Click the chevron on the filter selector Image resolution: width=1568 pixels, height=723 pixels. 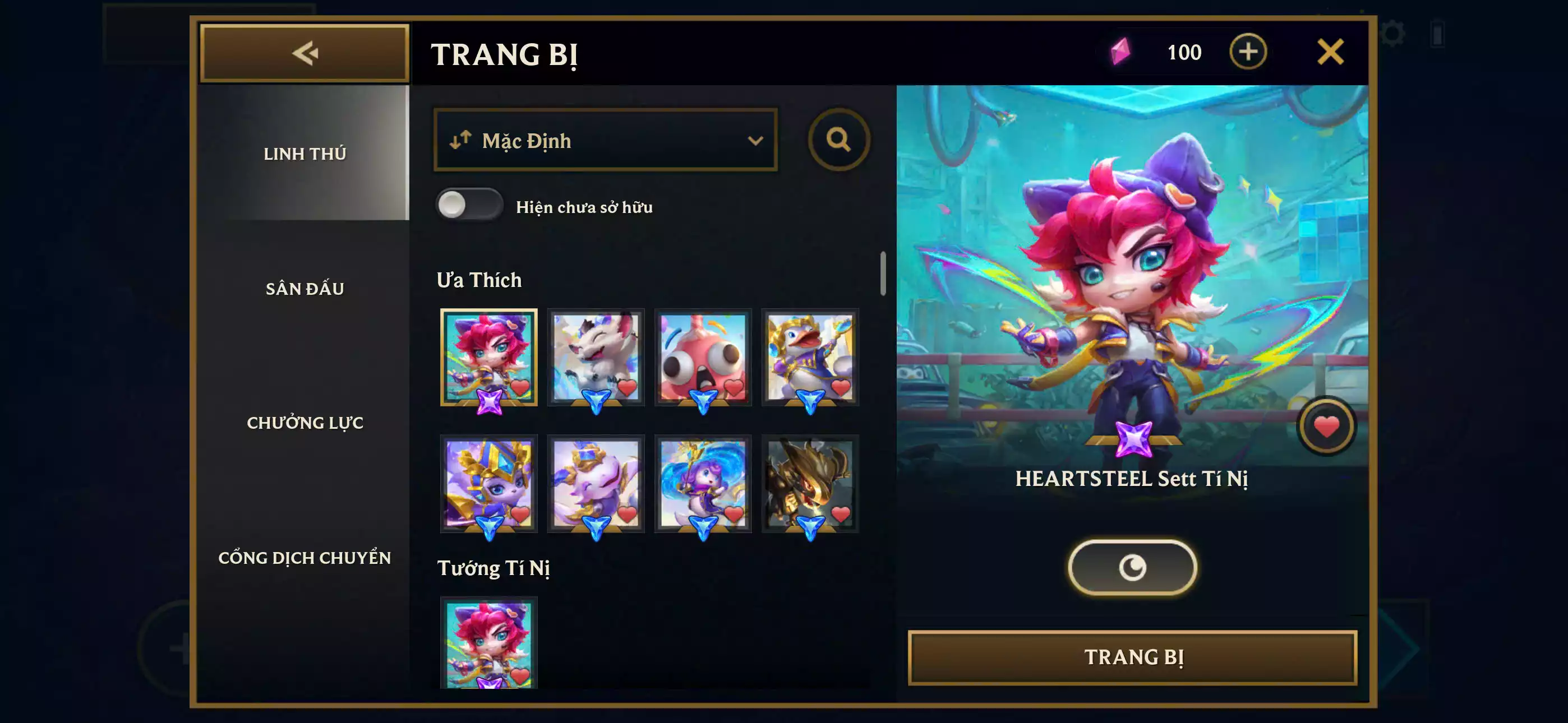point(757,140)
